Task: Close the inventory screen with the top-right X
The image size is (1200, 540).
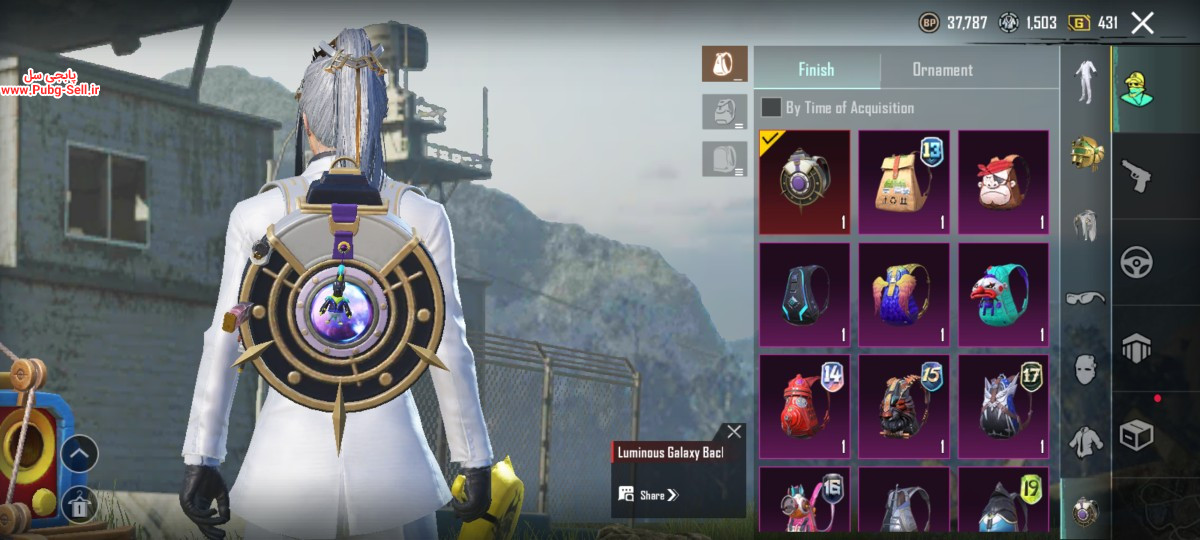Action: [1142, 23]
